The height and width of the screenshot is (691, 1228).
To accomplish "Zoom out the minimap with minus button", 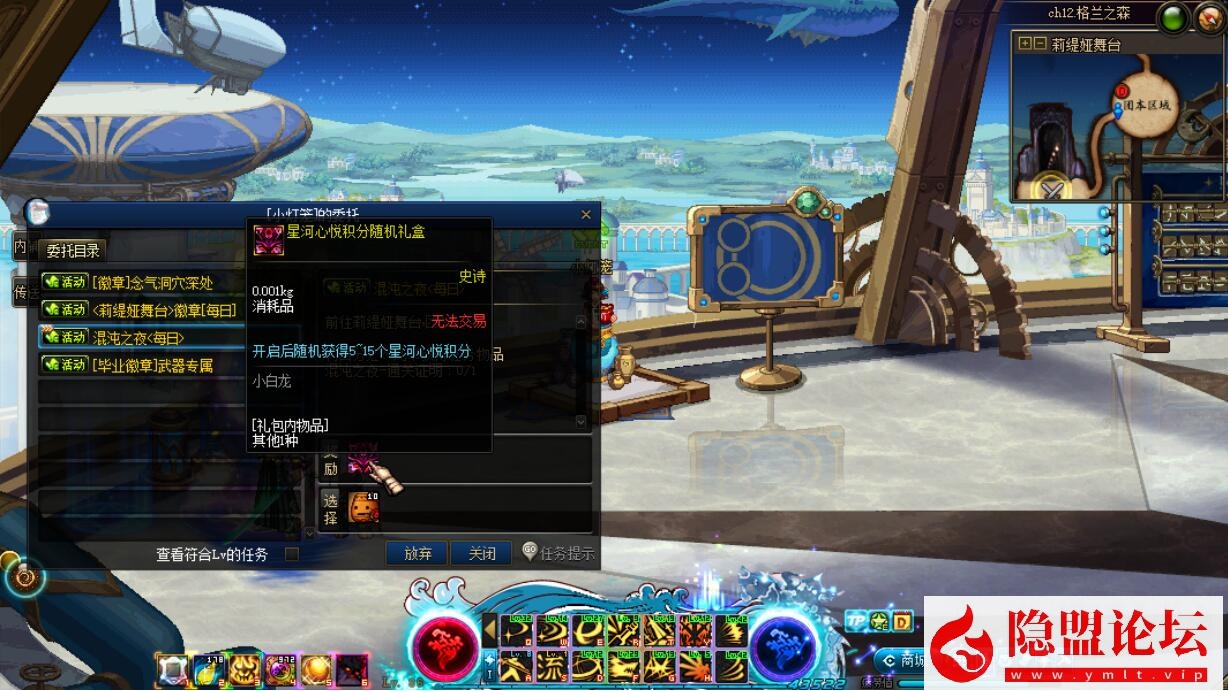I will tap(1040, 44).
